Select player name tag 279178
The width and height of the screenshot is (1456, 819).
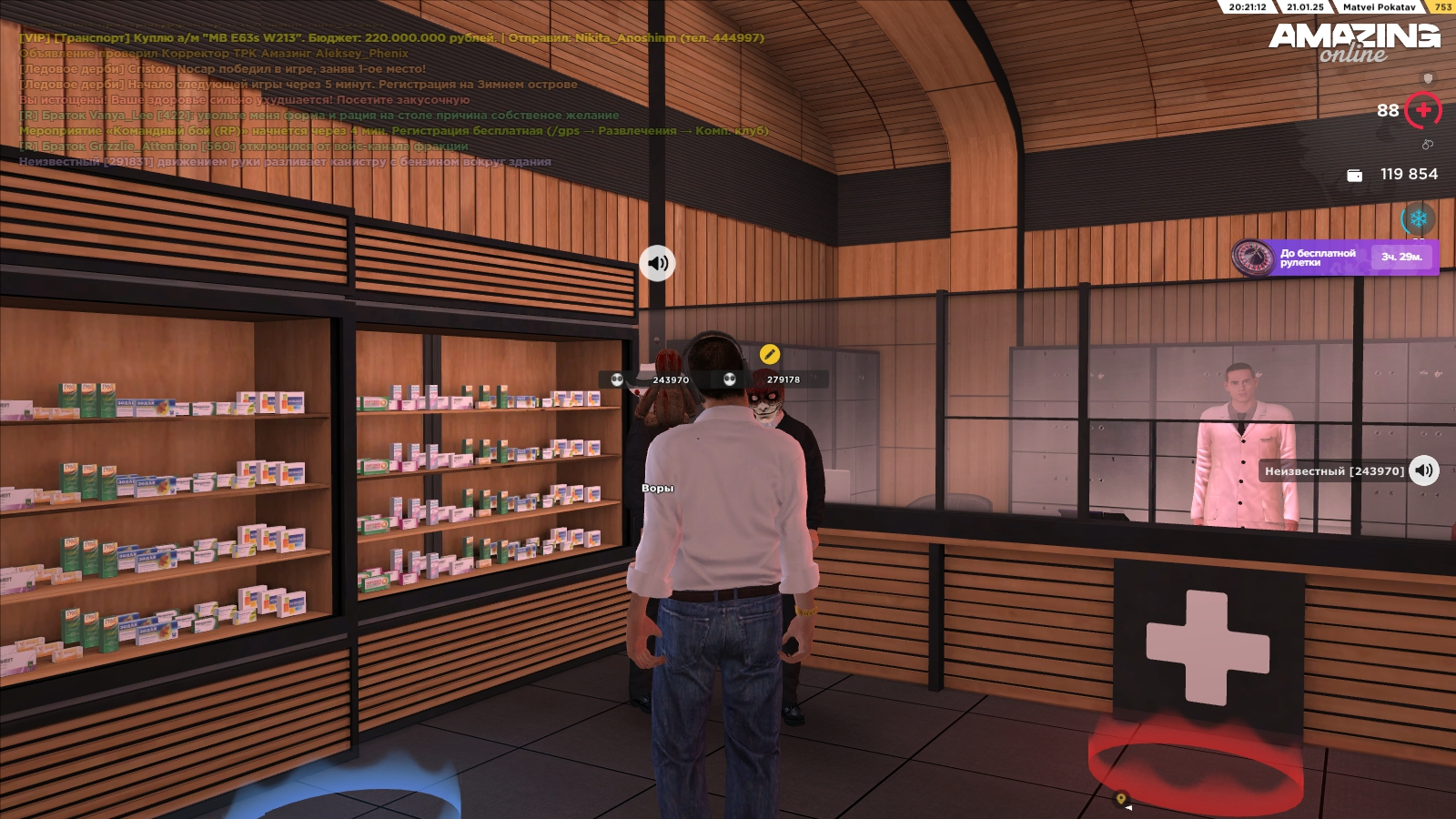pyautogui.click(x=783, y=379)
